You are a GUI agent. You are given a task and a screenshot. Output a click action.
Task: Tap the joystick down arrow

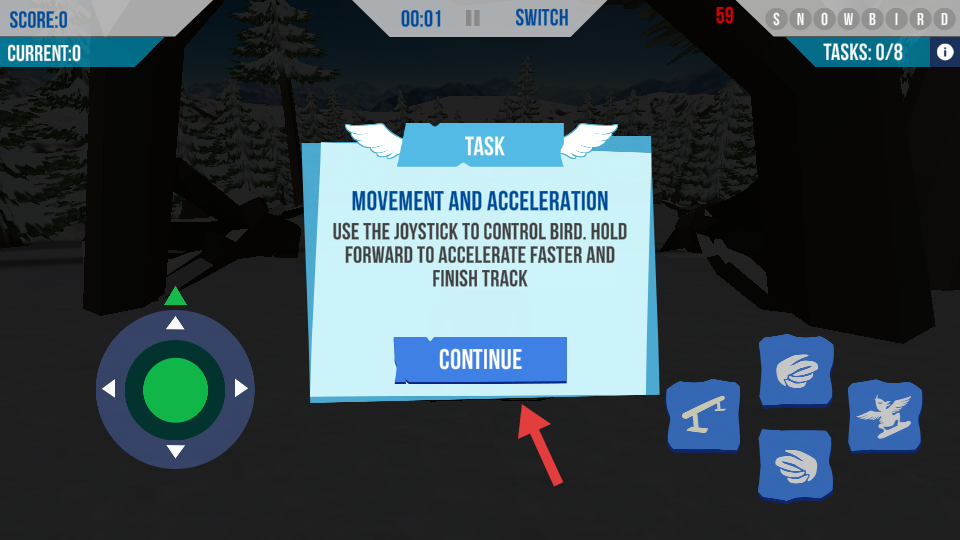click(175, 452)
